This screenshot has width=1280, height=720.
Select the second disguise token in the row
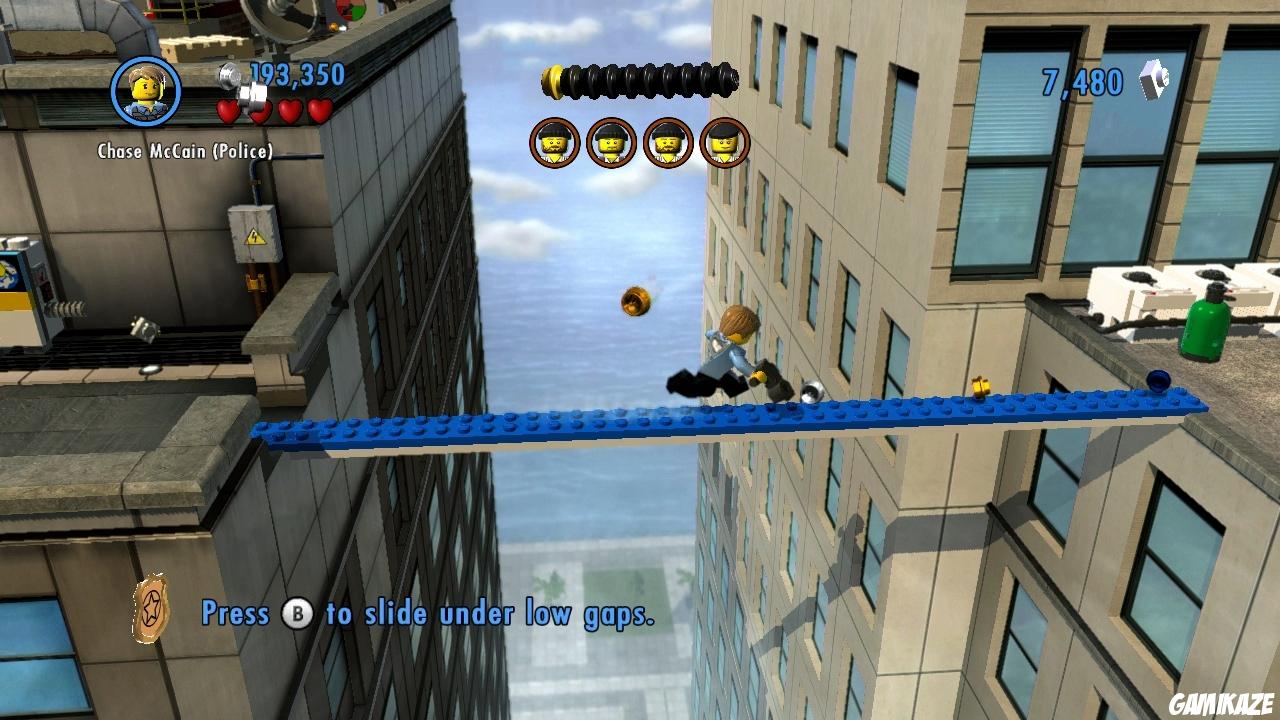coord(612,141)
